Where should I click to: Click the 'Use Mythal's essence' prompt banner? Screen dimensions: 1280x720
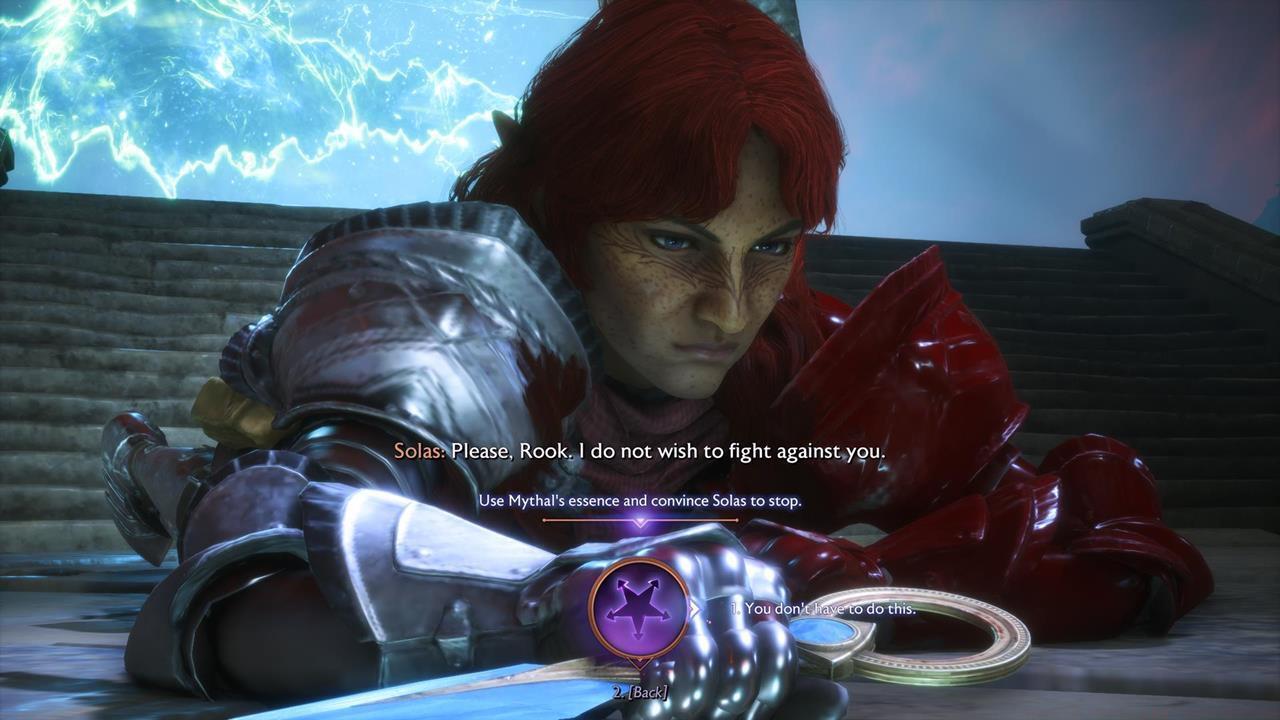pyautogui.click(x=640, y=500)
